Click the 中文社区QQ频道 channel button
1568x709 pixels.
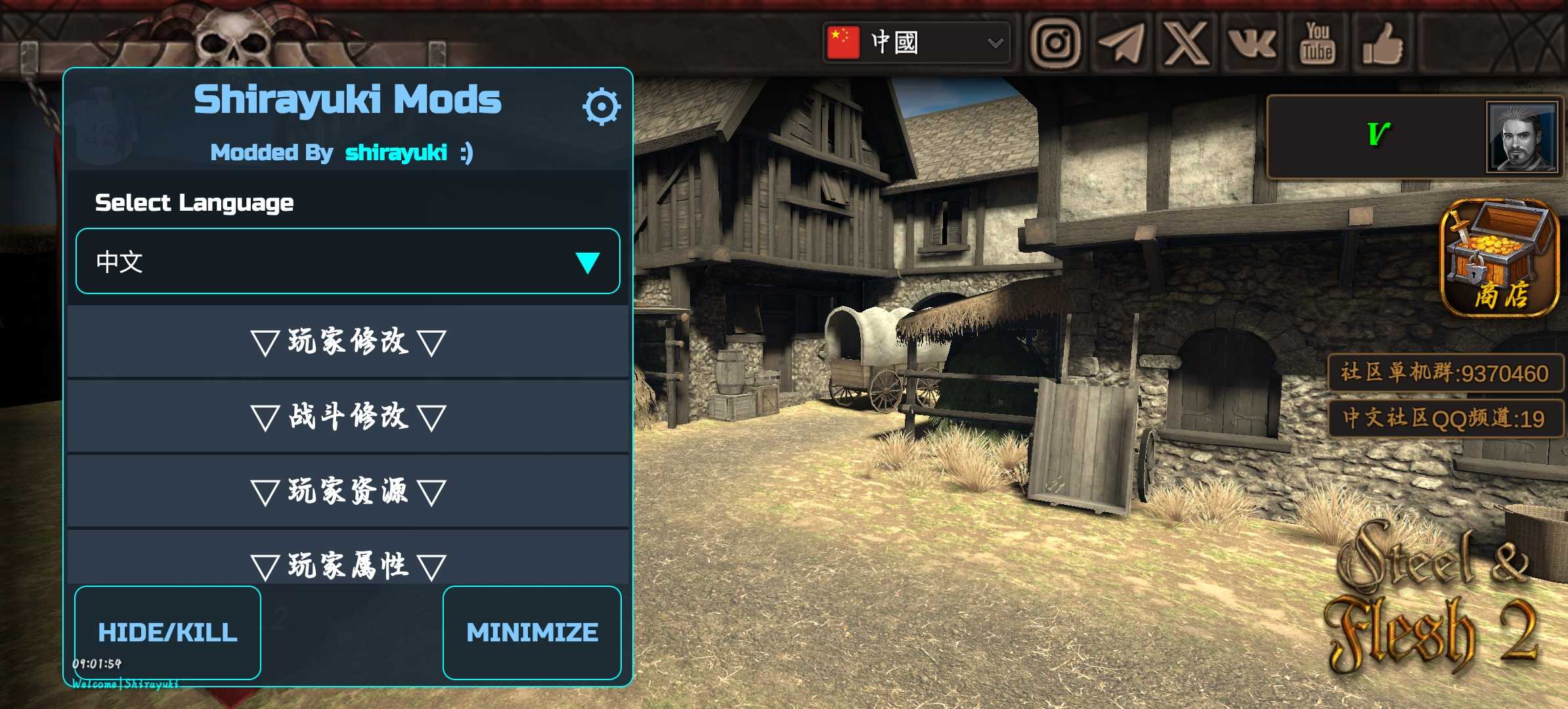coord(1445,418)
